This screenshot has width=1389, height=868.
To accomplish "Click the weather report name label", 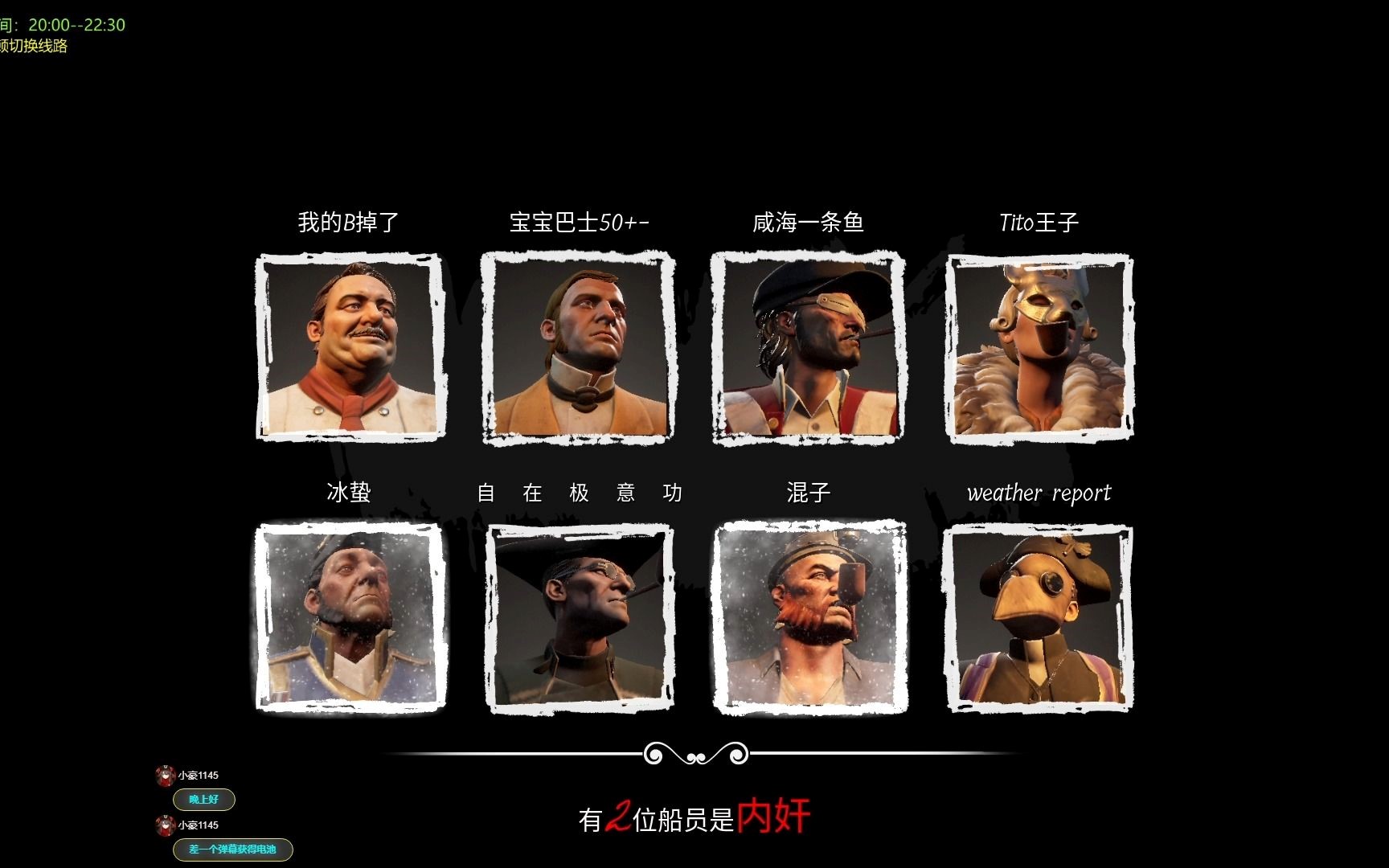I will click(1039, 493).
